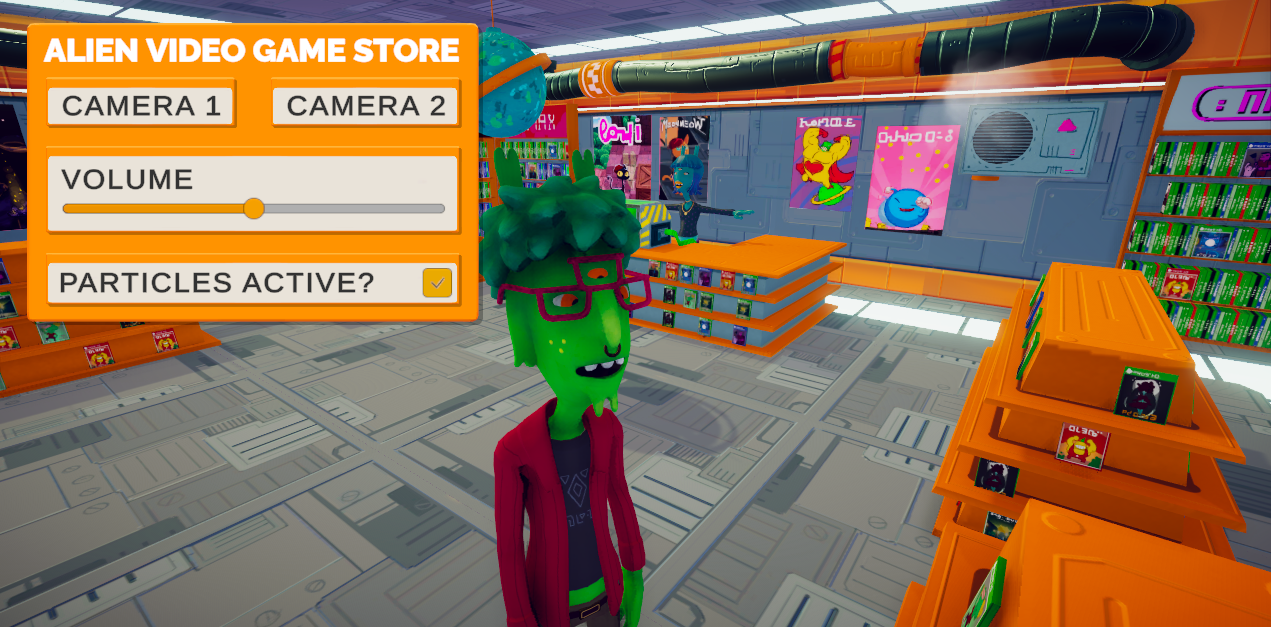This screenshot has width=1271, height=627.
Task: Toggle the Particles Active checkbox
Action: click(437, 283)
